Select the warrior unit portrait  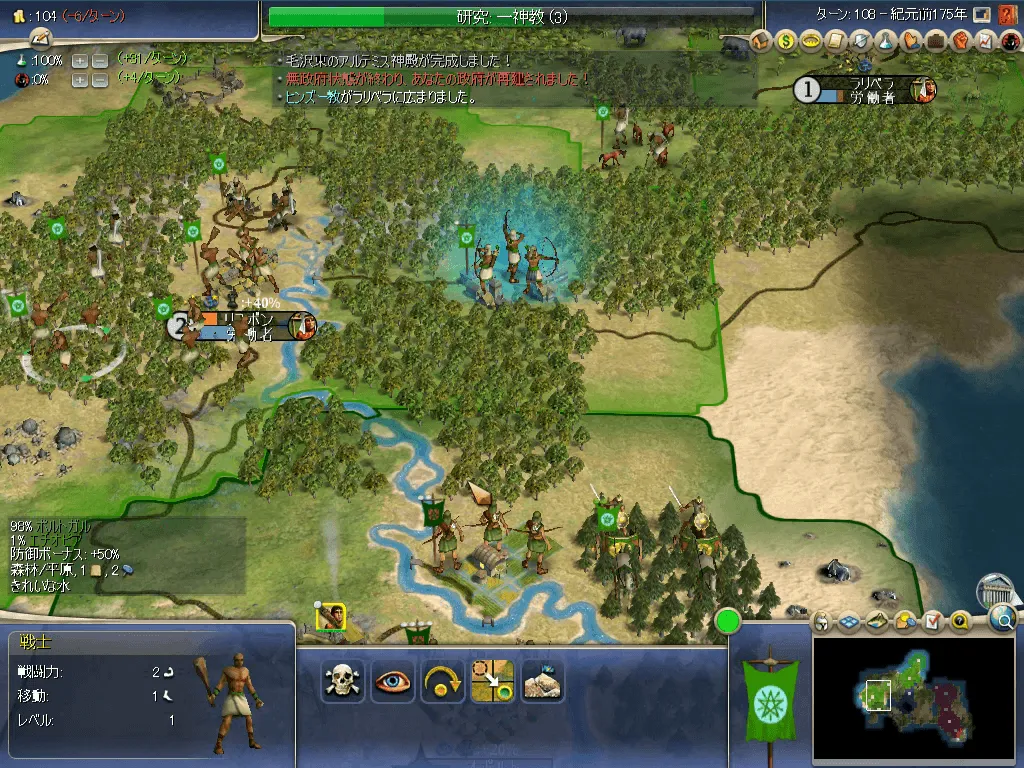331,617
